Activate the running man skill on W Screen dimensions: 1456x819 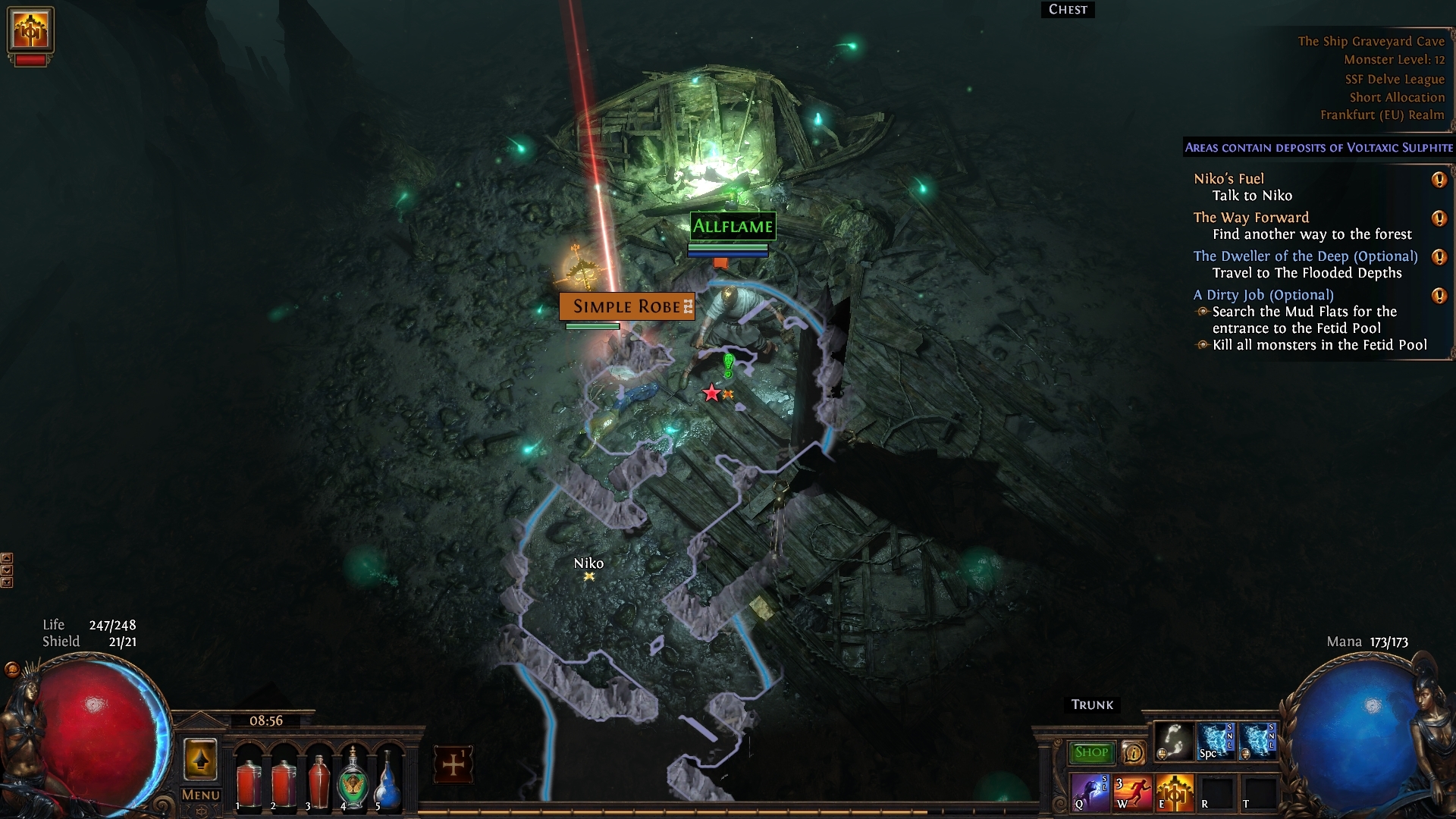[x=1132, y=792]
